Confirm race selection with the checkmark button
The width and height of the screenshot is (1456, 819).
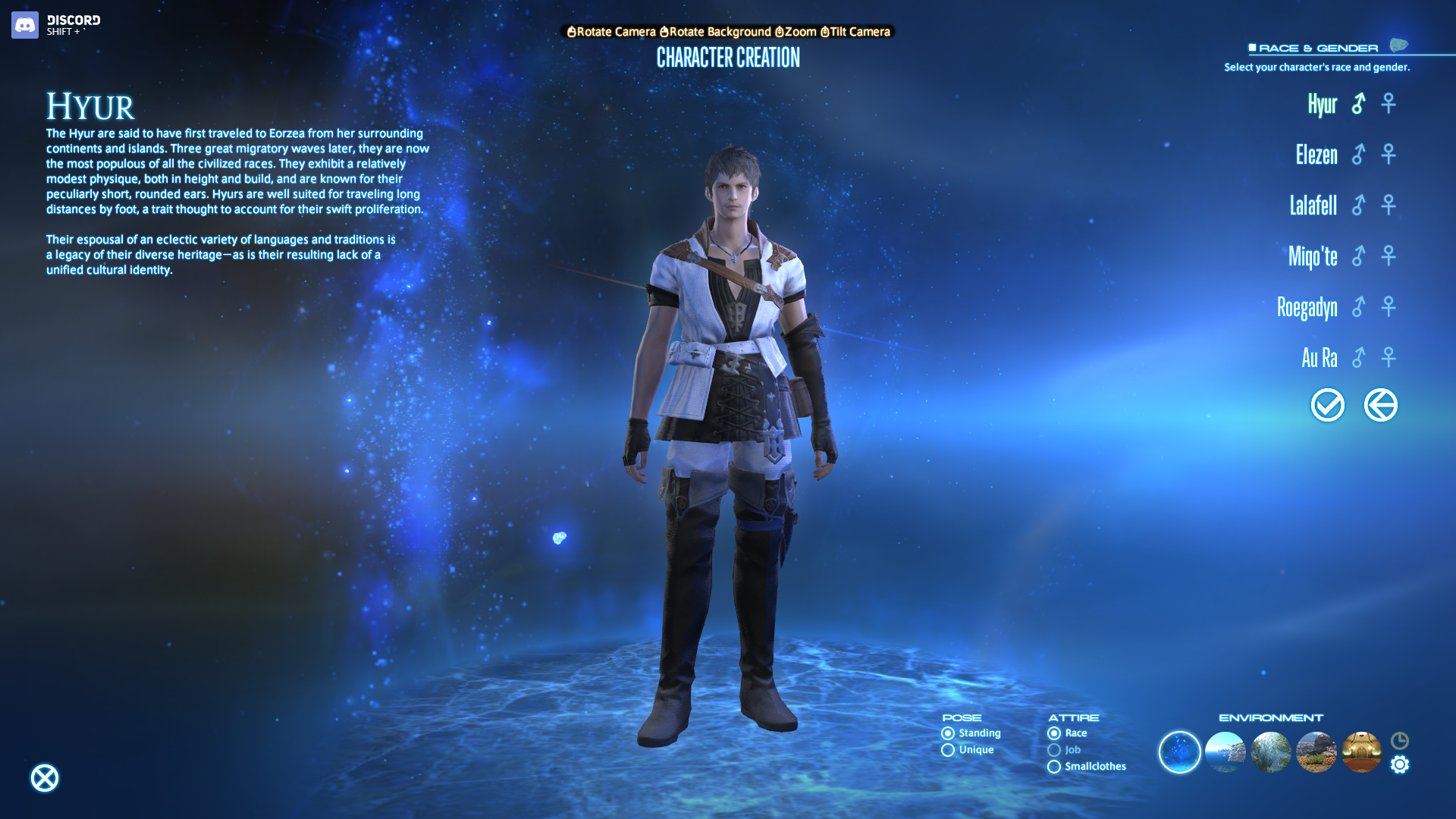pos(1328,405)
